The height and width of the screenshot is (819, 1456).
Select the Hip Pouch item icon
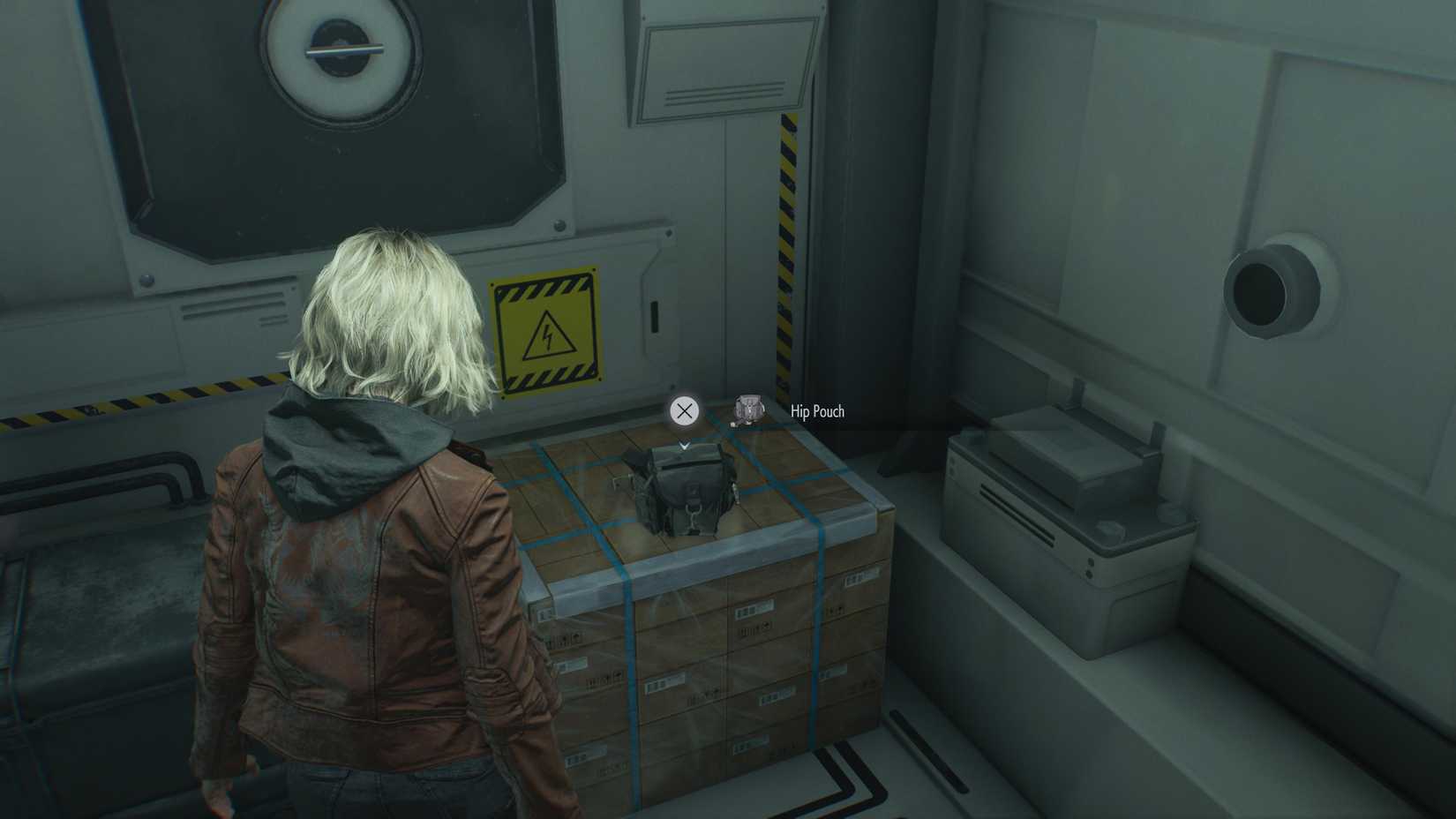pyautogui.click(x=747, y=410)
